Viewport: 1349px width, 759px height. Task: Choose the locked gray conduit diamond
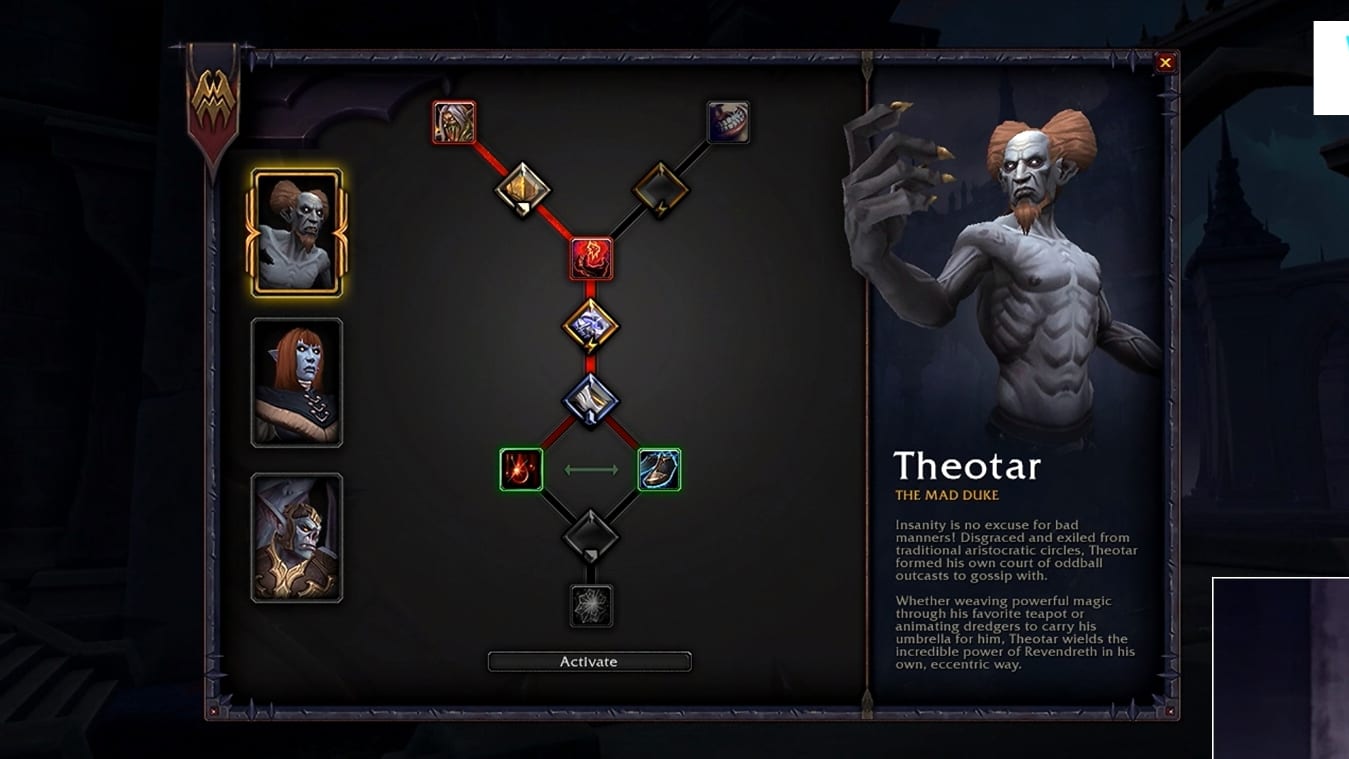click(591, 536)
